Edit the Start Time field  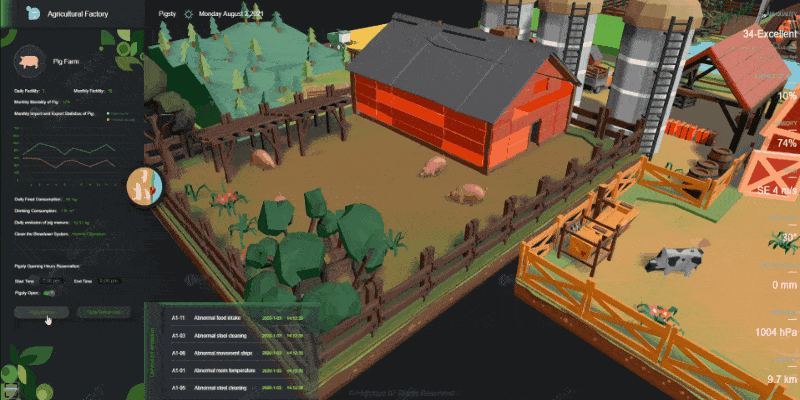coord(53,281)
